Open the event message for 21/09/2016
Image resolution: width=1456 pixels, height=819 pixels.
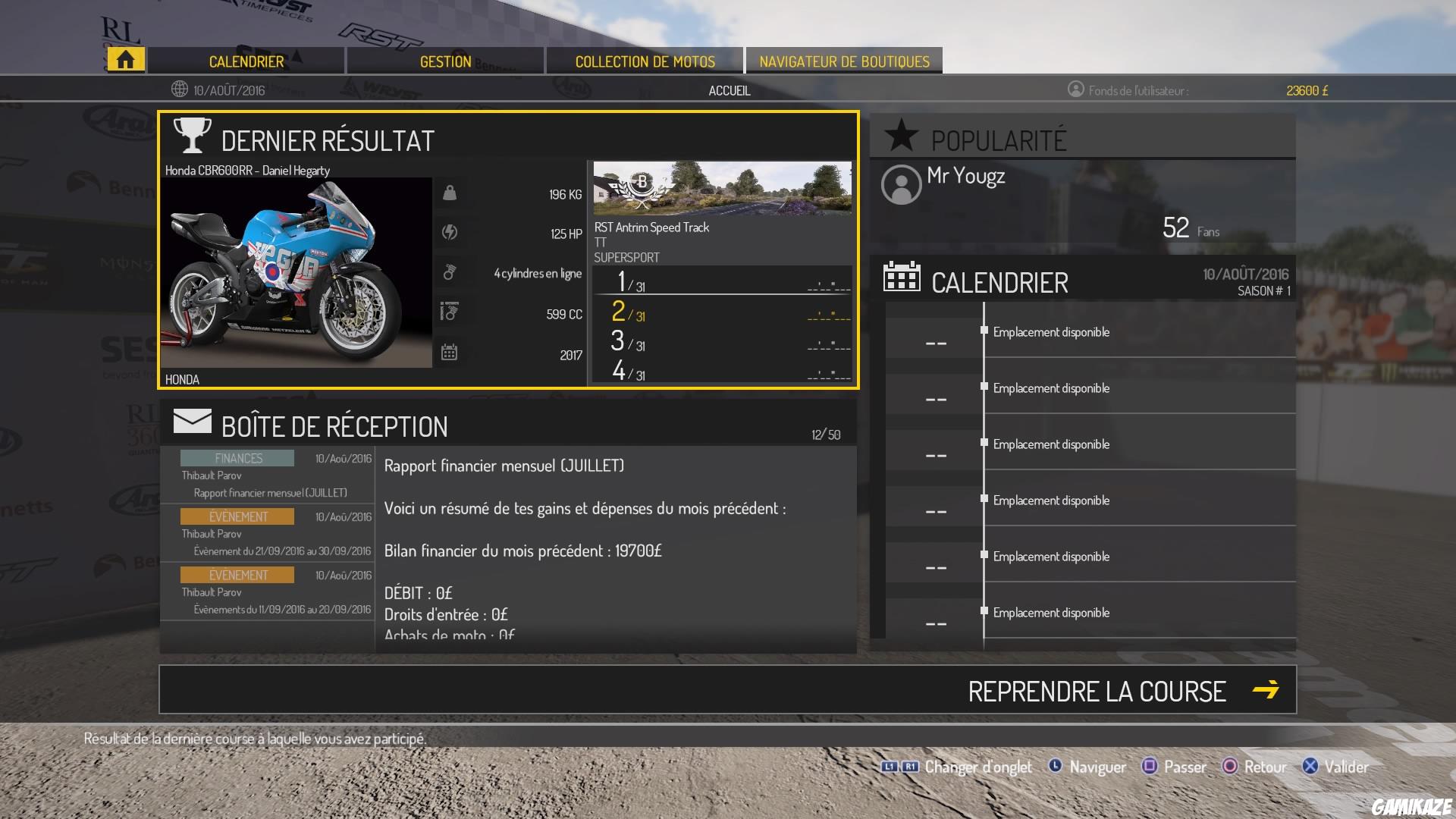click(268, 534)
